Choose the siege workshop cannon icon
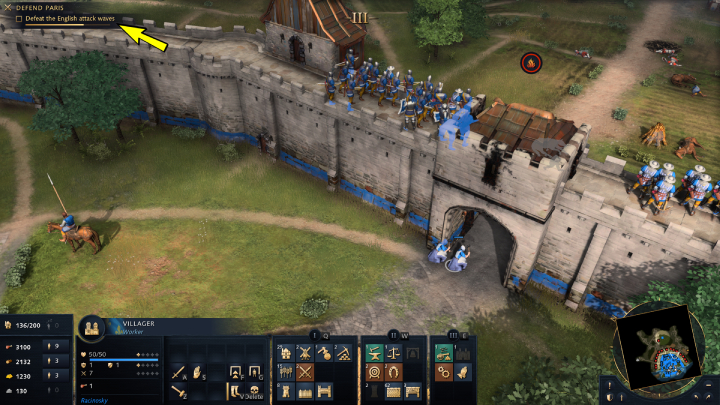 tap(444, 353)
